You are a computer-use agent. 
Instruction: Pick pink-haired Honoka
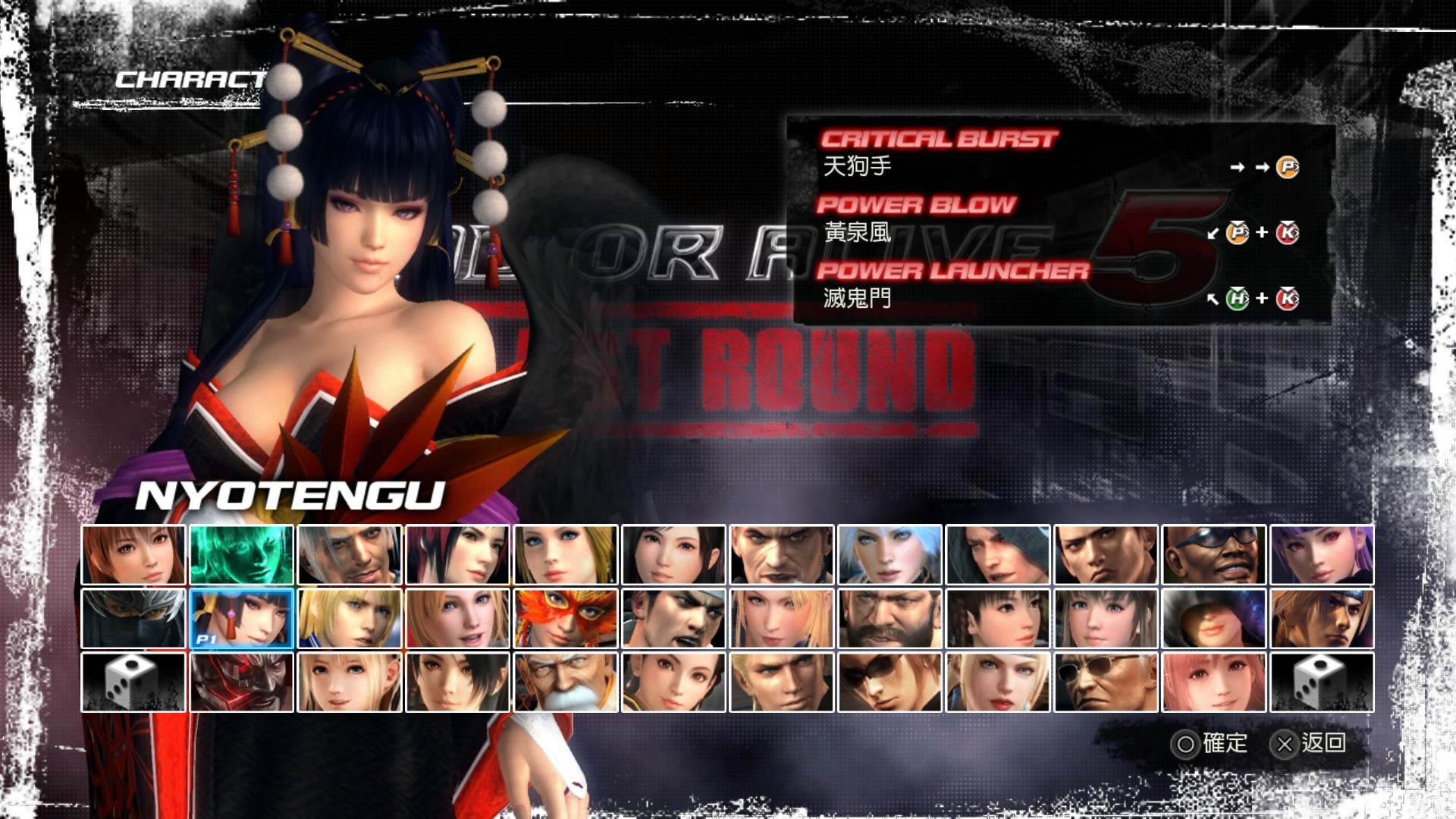point(1213,682)
